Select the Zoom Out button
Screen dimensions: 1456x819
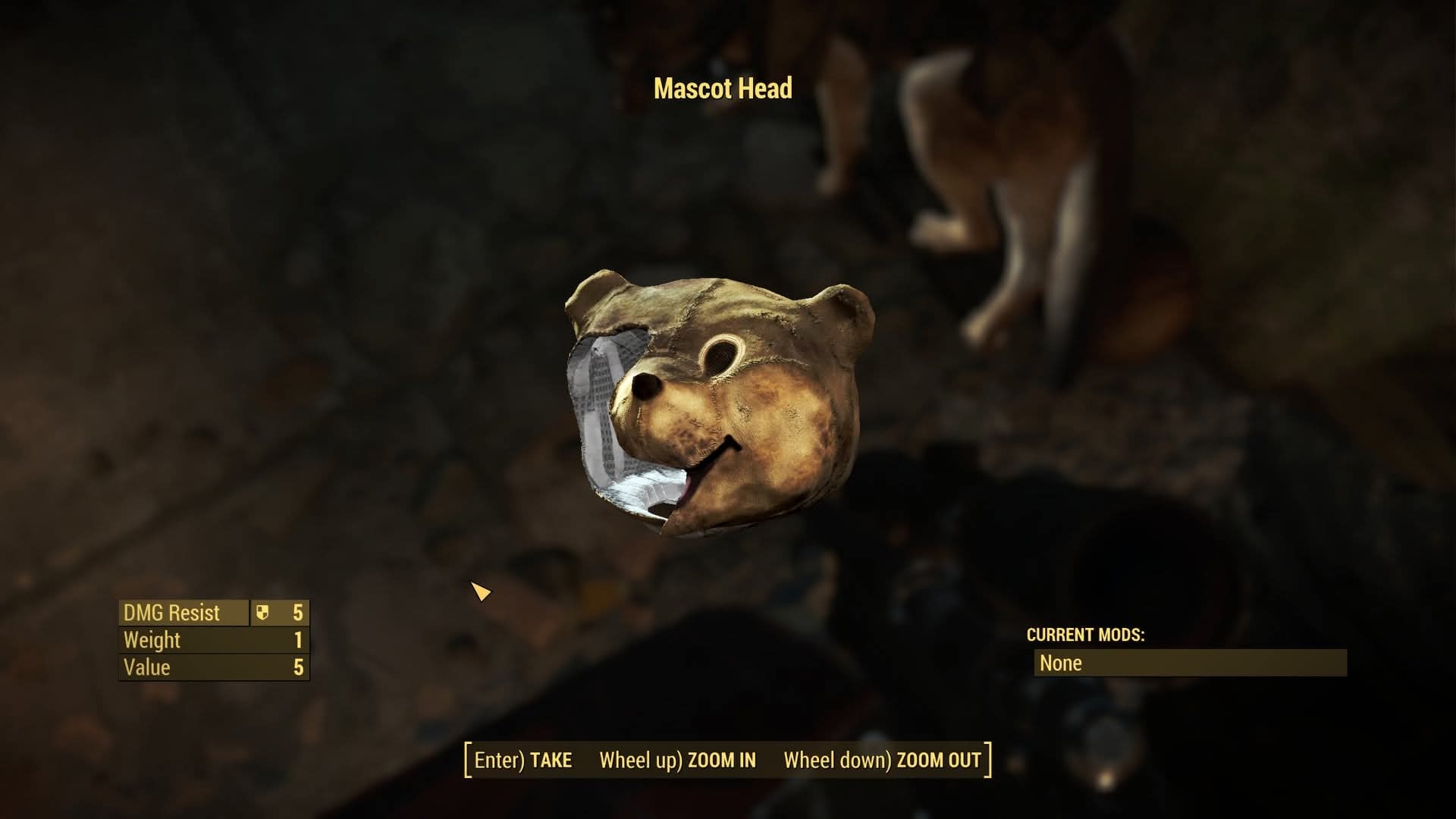[x=882, y=760]
